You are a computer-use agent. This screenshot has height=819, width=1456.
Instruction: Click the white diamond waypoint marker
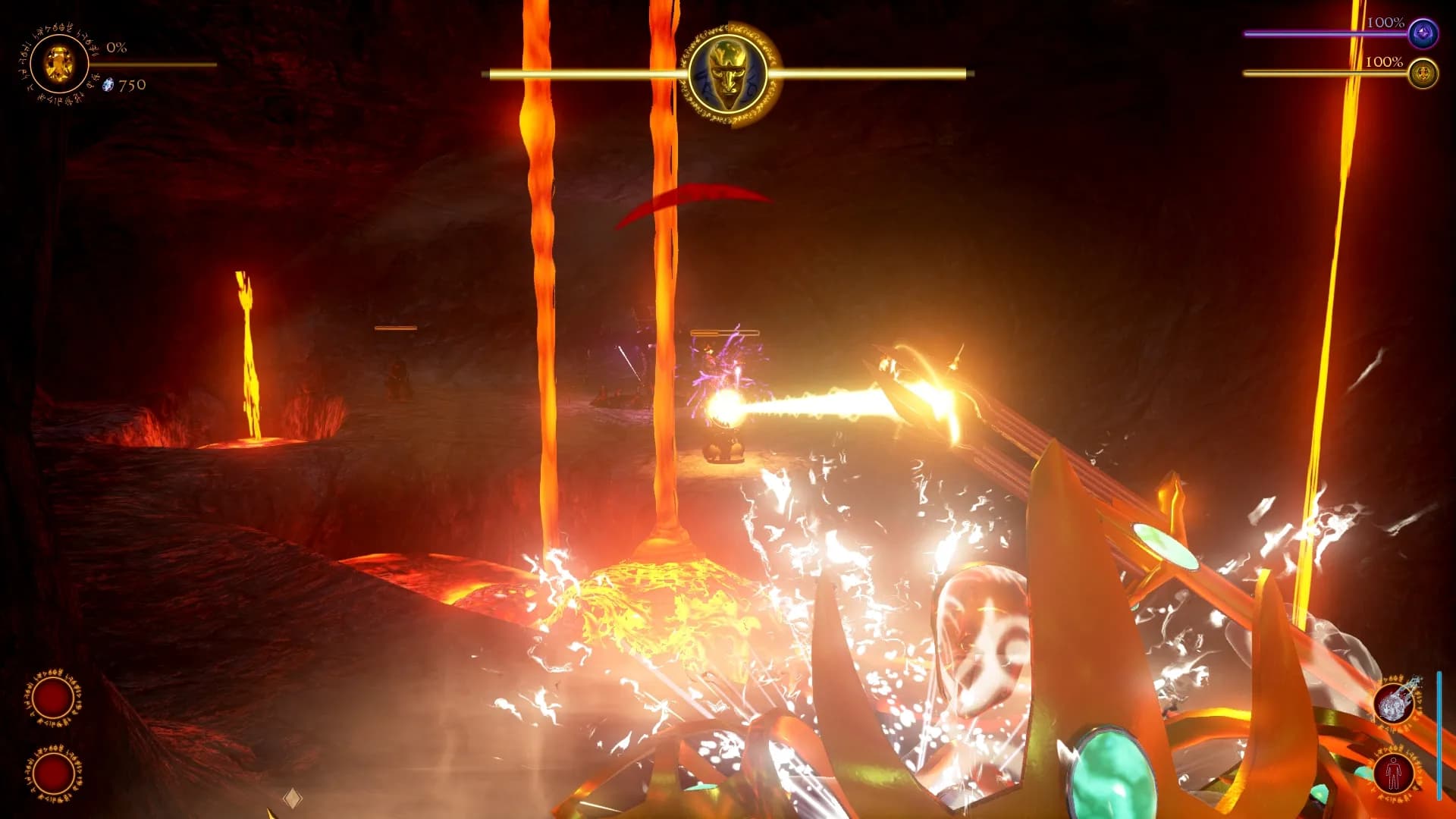(x=292, y=795)
